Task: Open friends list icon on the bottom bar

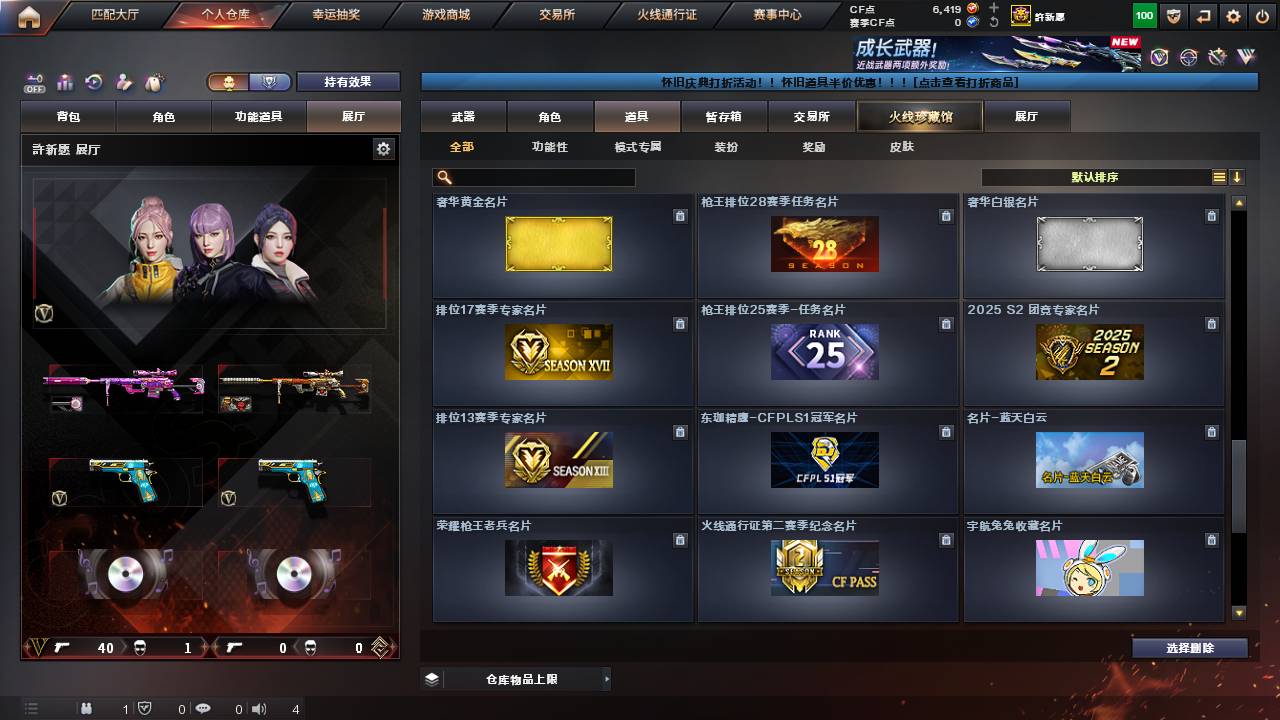Action: coord(86,710)
